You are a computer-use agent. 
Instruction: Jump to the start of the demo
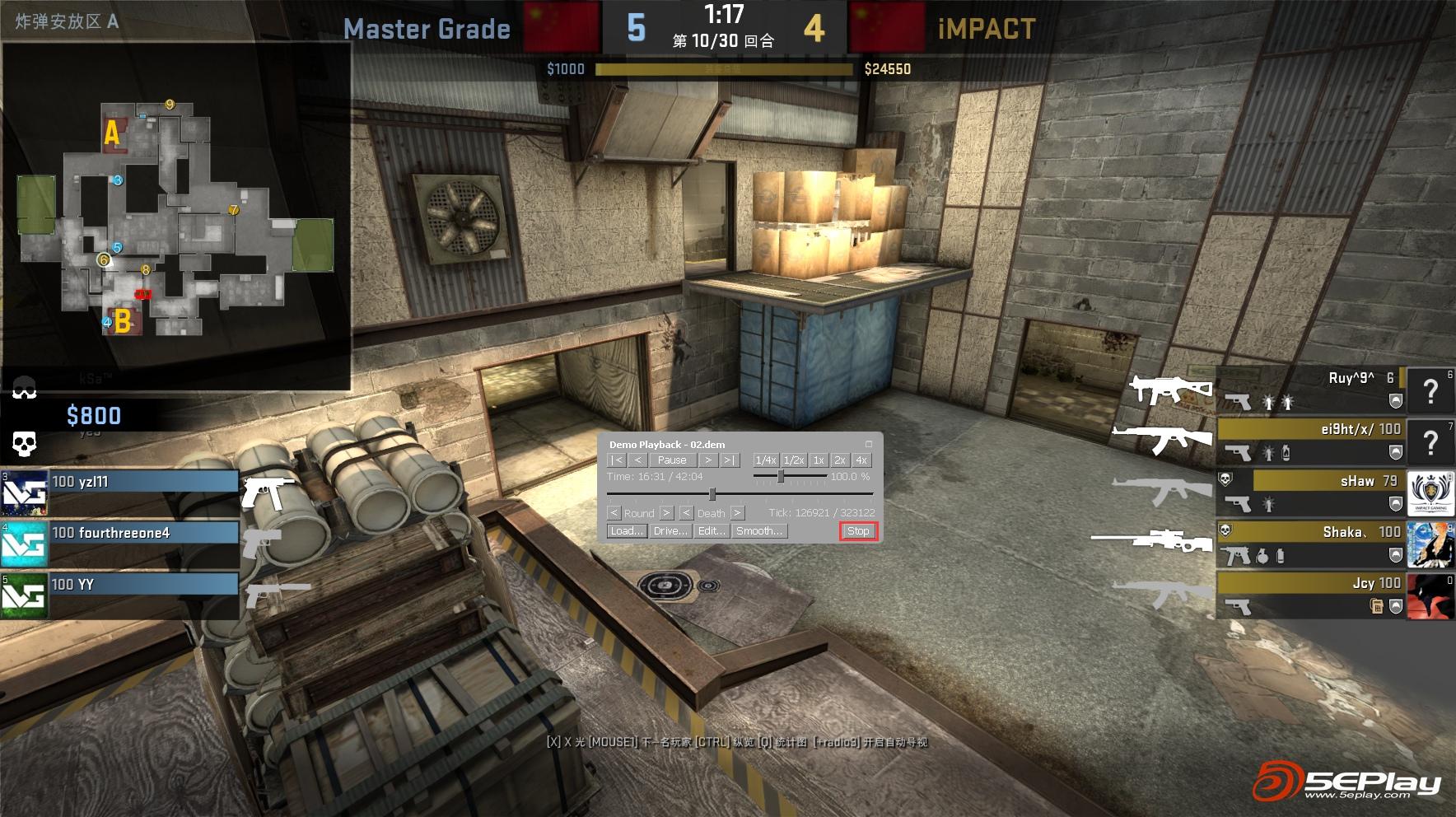(x=617, y=460)
